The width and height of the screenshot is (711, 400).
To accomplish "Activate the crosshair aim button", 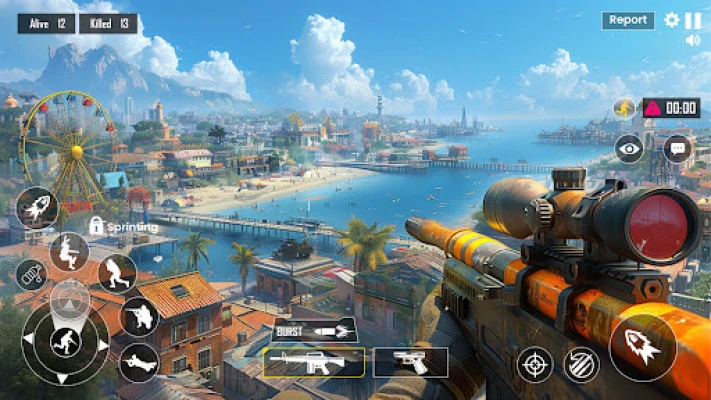I will (x=535, y=363).
